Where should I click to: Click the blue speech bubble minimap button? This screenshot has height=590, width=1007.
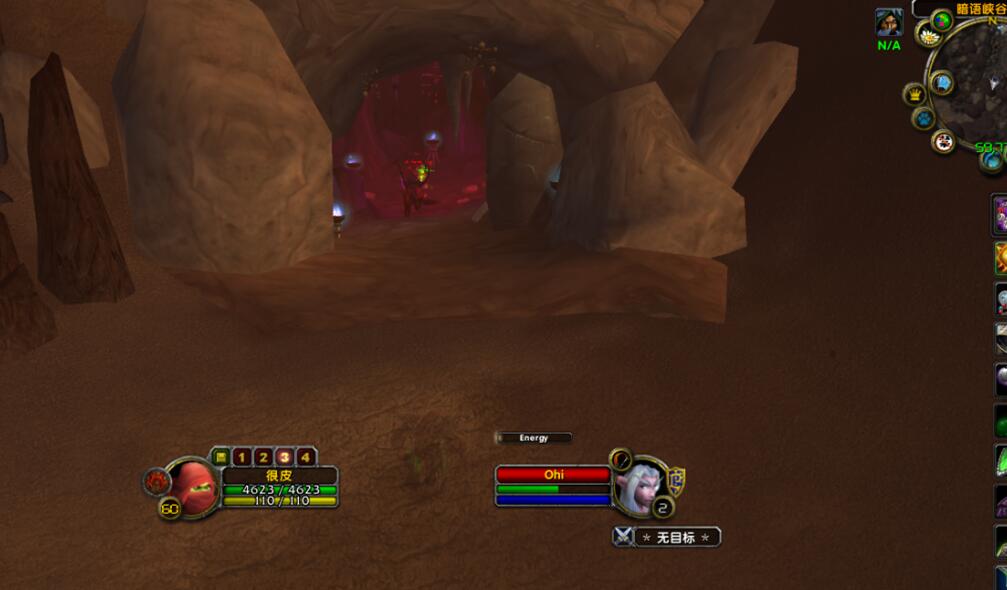point(941,82)
